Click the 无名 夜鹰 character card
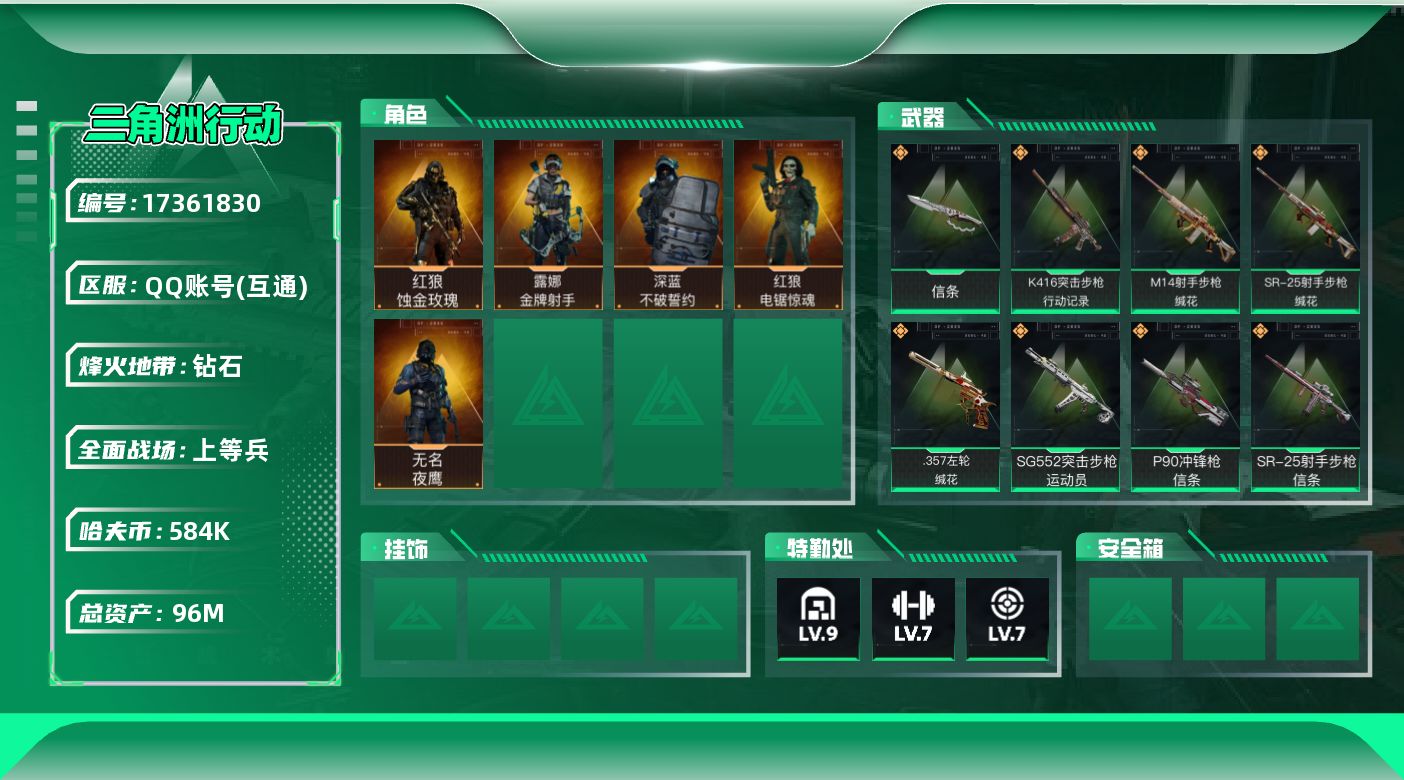 coord(428,403)
